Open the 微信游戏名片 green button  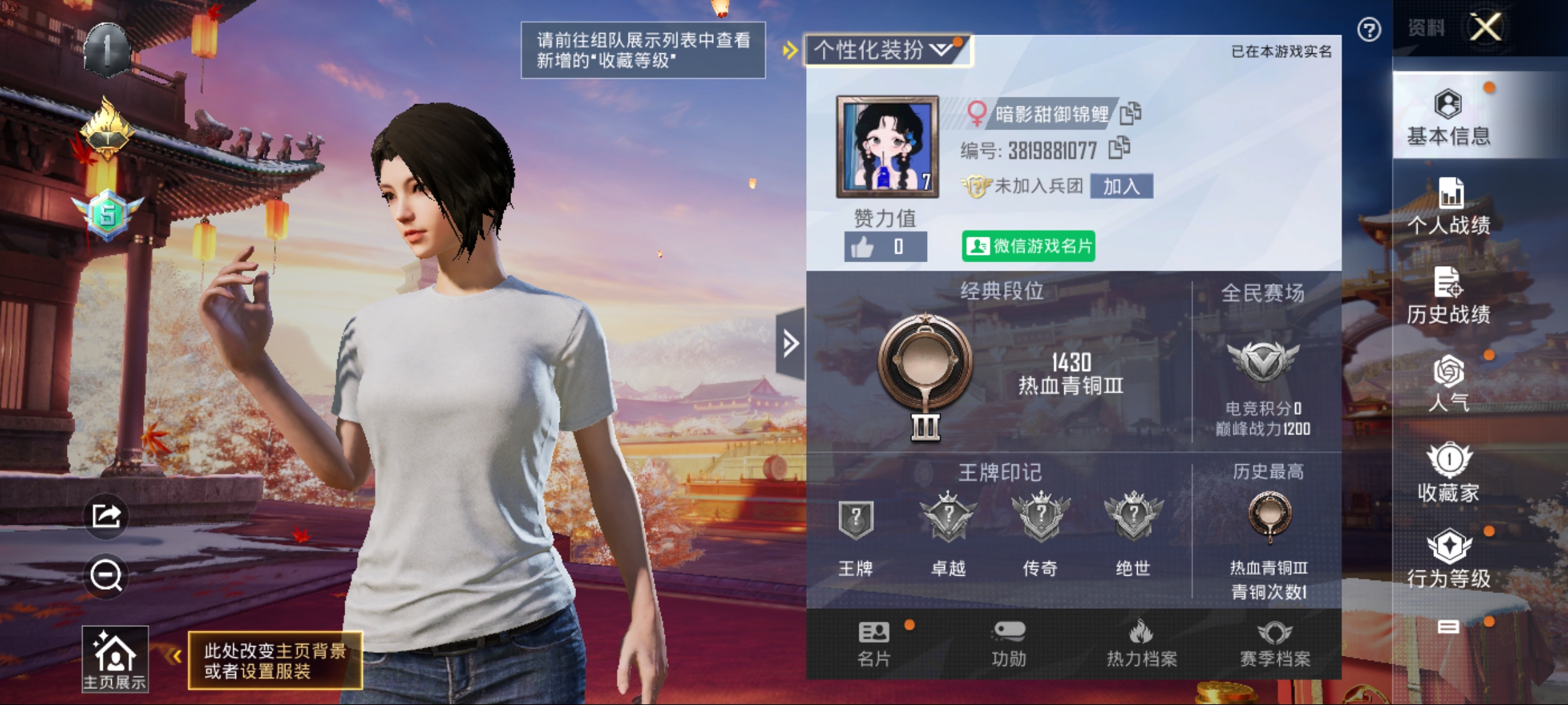click(x=1028, y=246)
